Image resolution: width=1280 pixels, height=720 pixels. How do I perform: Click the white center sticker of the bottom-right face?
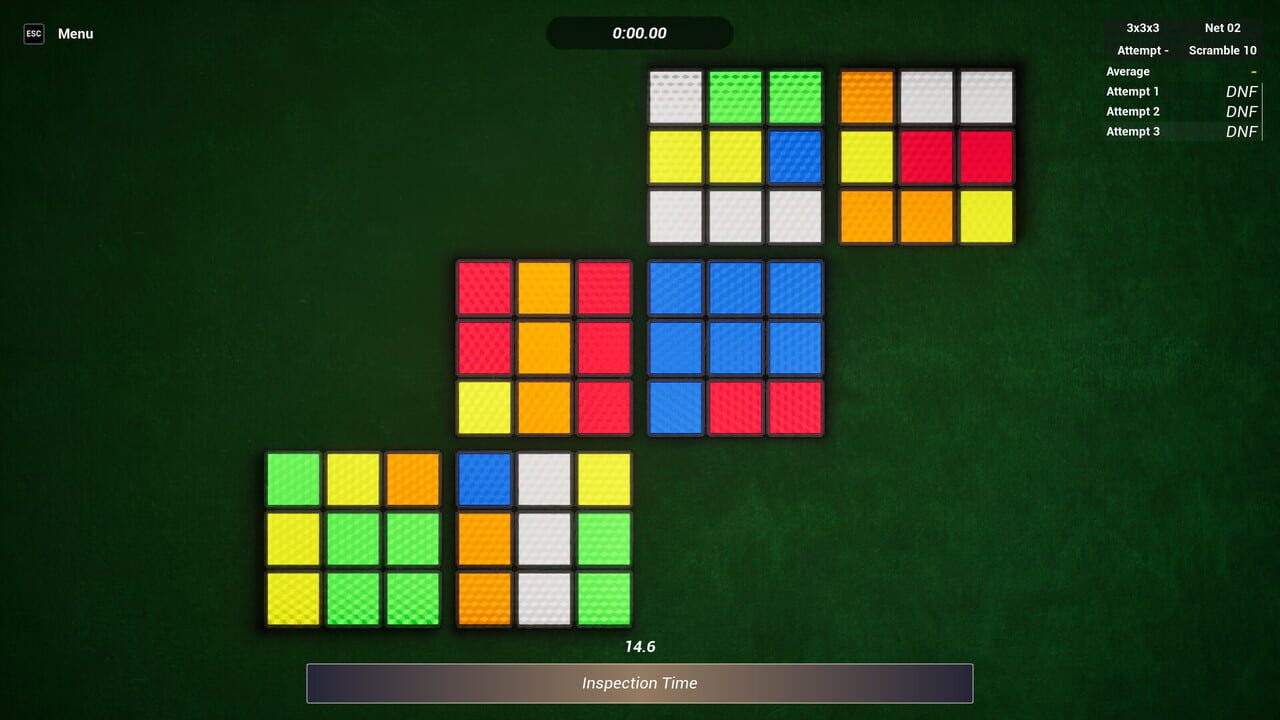(x=543, y=539)
